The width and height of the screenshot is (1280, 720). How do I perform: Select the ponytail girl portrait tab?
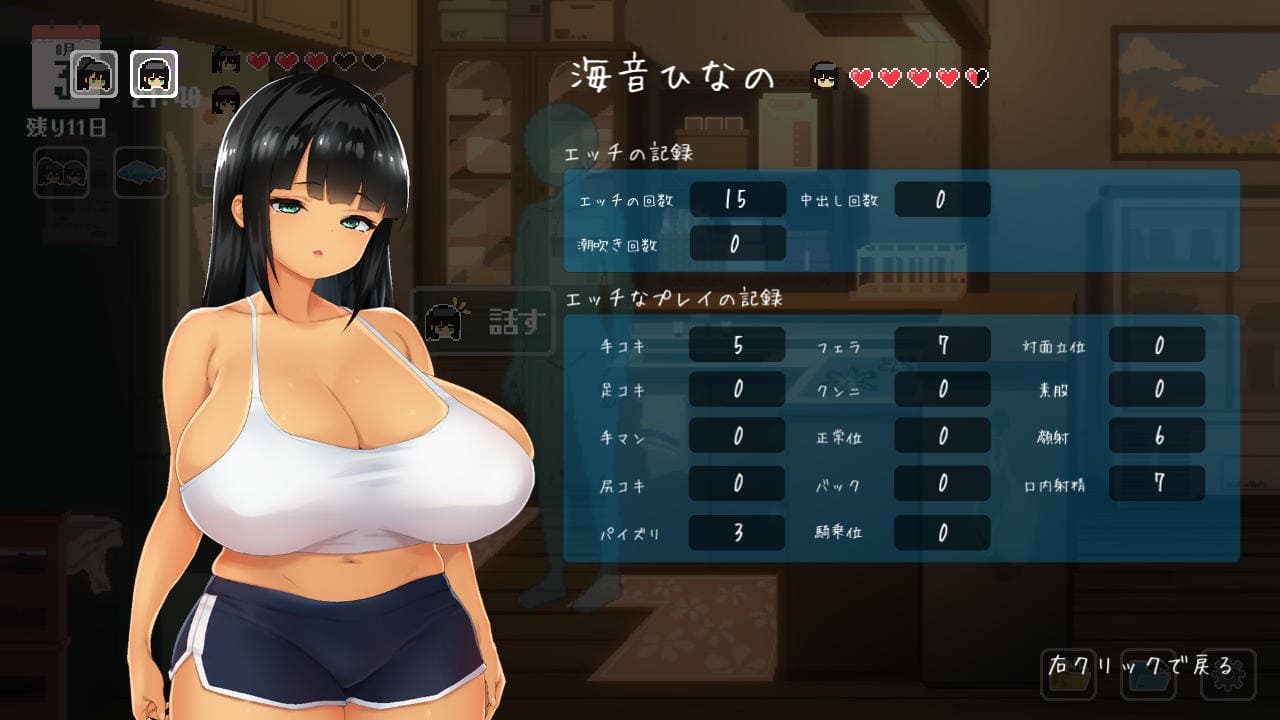coord(95,73)
